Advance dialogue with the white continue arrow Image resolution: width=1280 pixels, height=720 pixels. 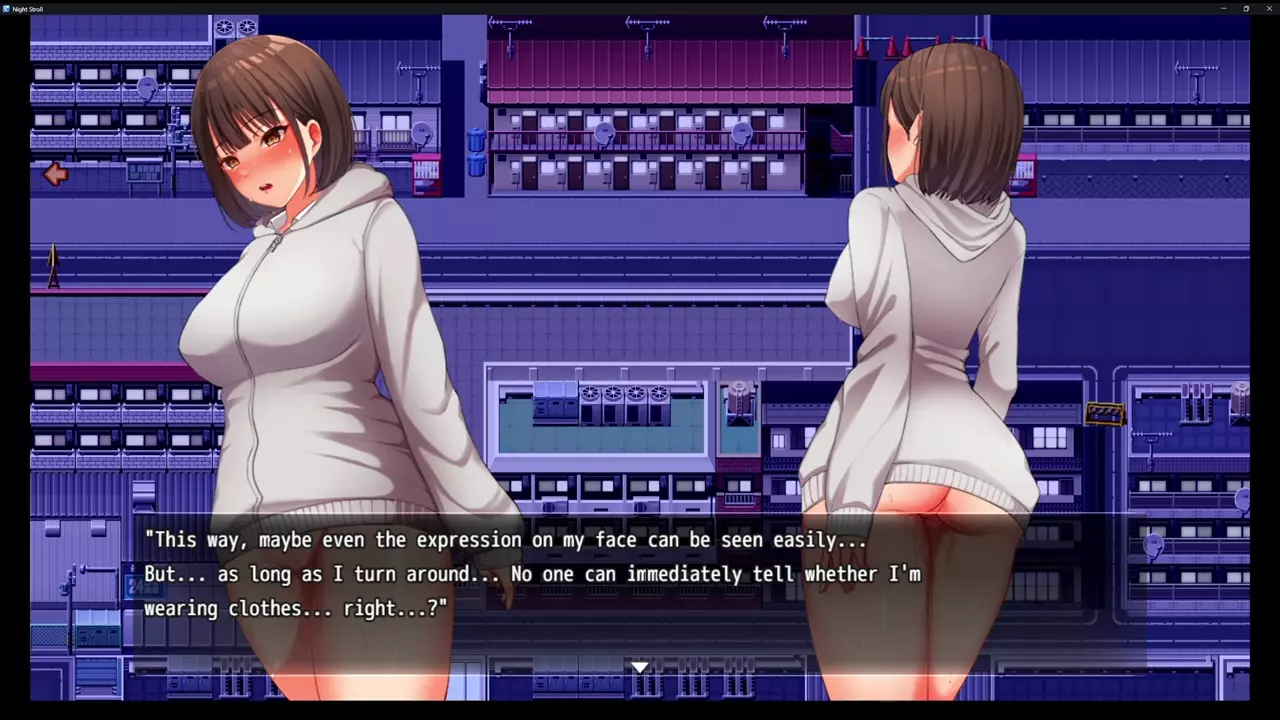tap(640, 667)
